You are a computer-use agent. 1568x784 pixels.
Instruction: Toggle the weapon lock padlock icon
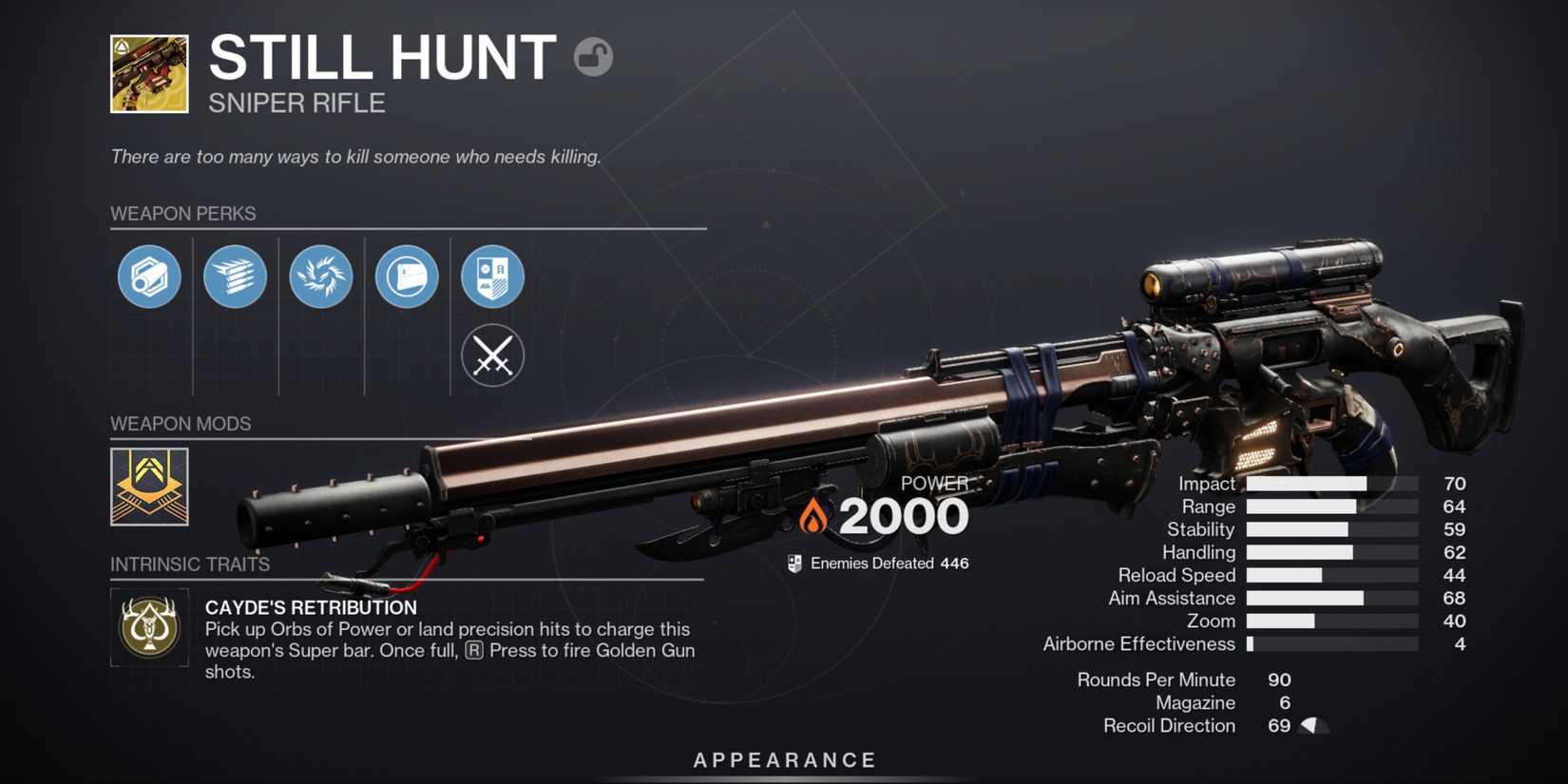click(x=594, y=58)
